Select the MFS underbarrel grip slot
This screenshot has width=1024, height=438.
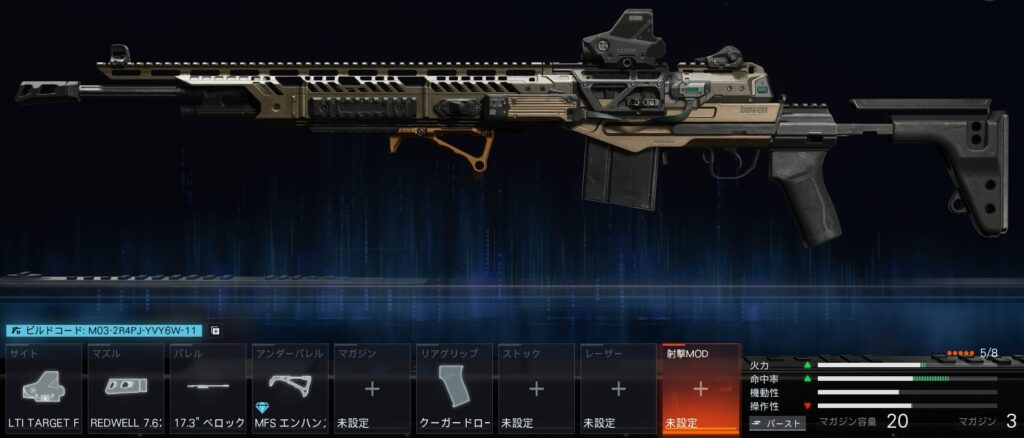coord(290,389)
